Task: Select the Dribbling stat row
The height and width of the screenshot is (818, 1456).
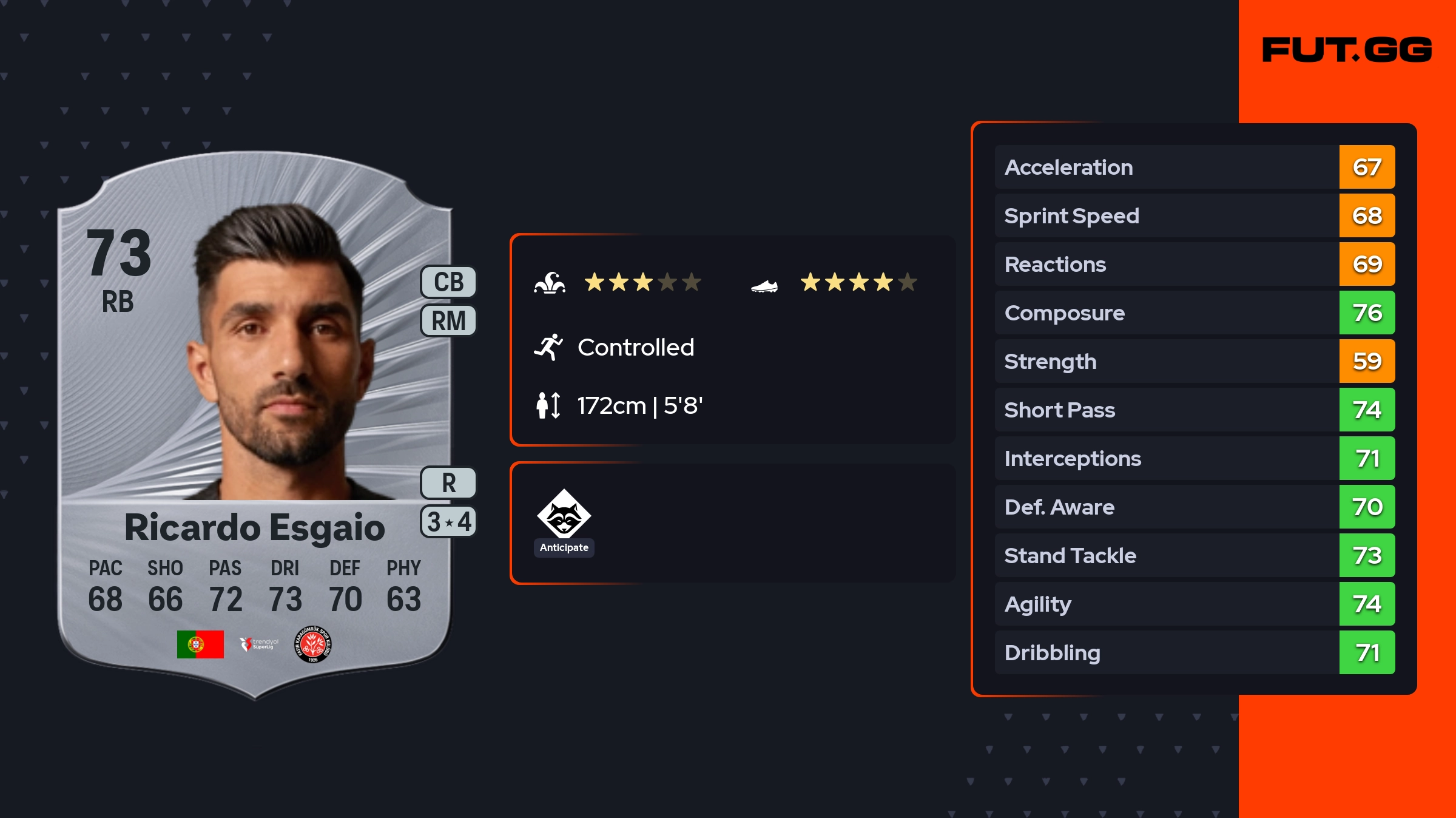Action: (x=1194, y=652)
